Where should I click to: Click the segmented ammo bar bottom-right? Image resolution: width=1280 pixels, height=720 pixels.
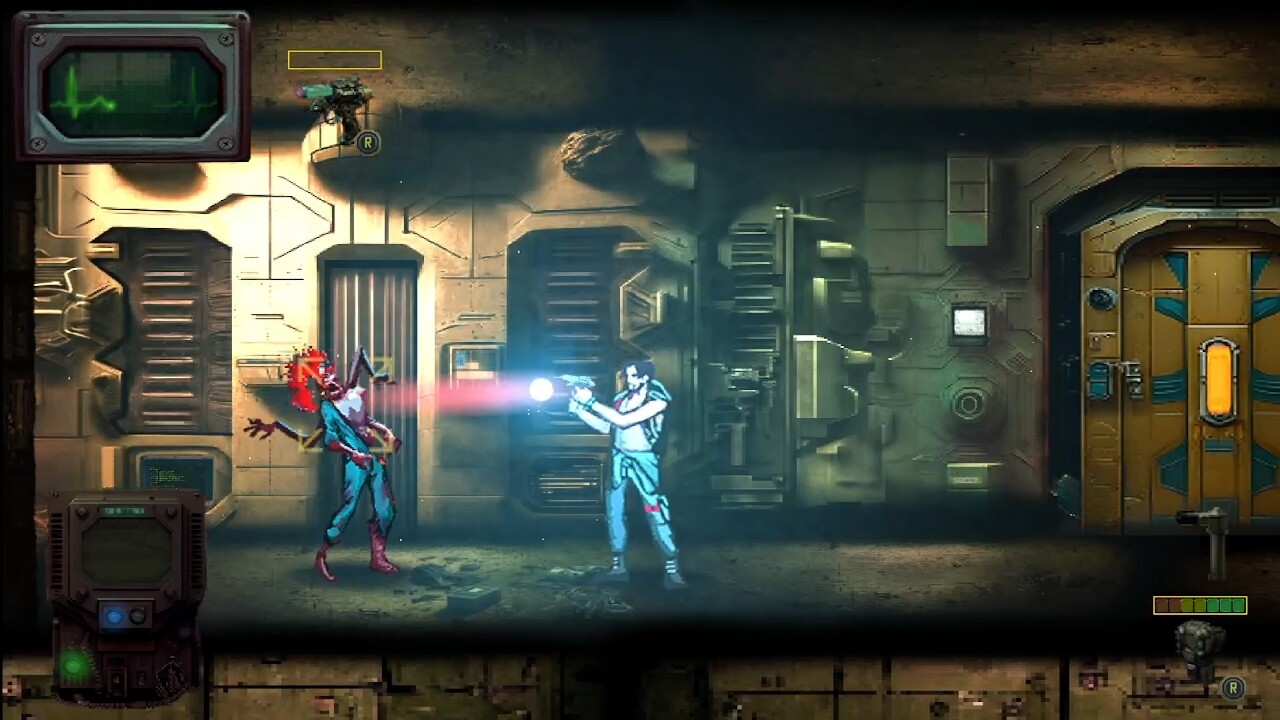click(1200, 605)
